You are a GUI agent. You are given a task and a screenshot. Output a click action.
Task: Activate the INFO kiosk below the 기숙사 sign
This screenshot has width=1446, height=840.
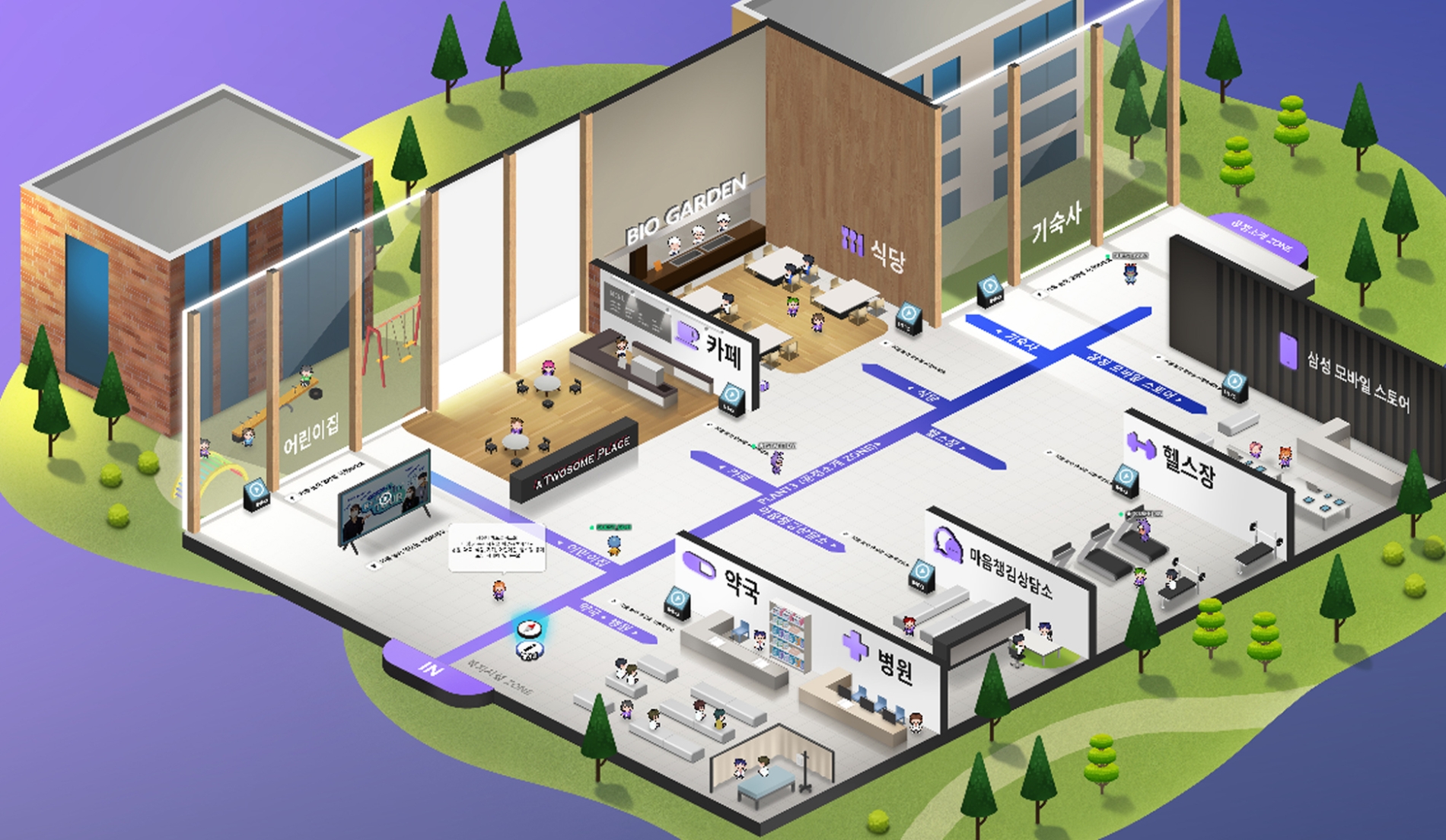coord(990,290)
